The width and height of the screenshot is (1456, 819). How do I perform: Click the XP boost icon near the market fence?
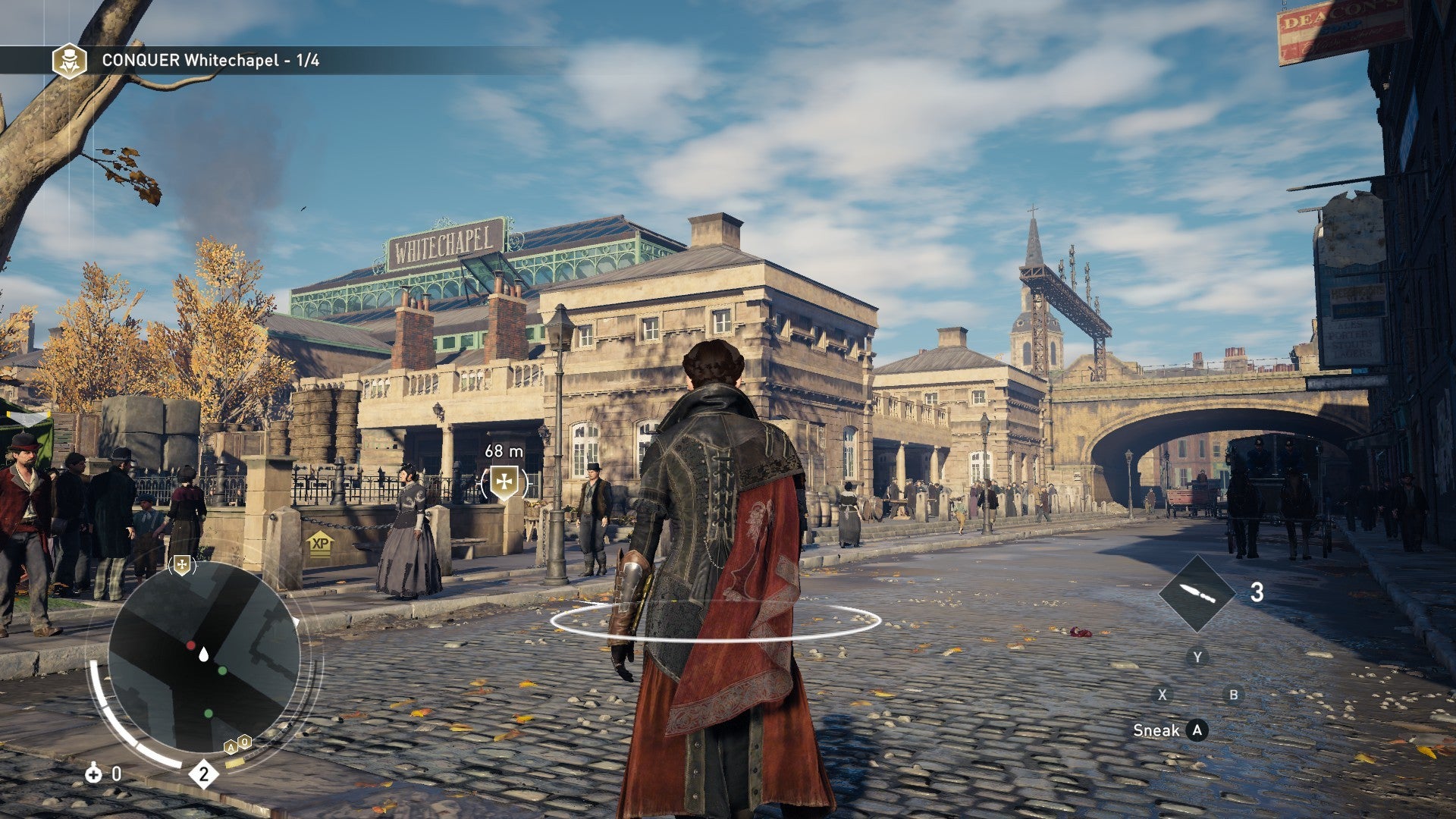coord(319,545)
